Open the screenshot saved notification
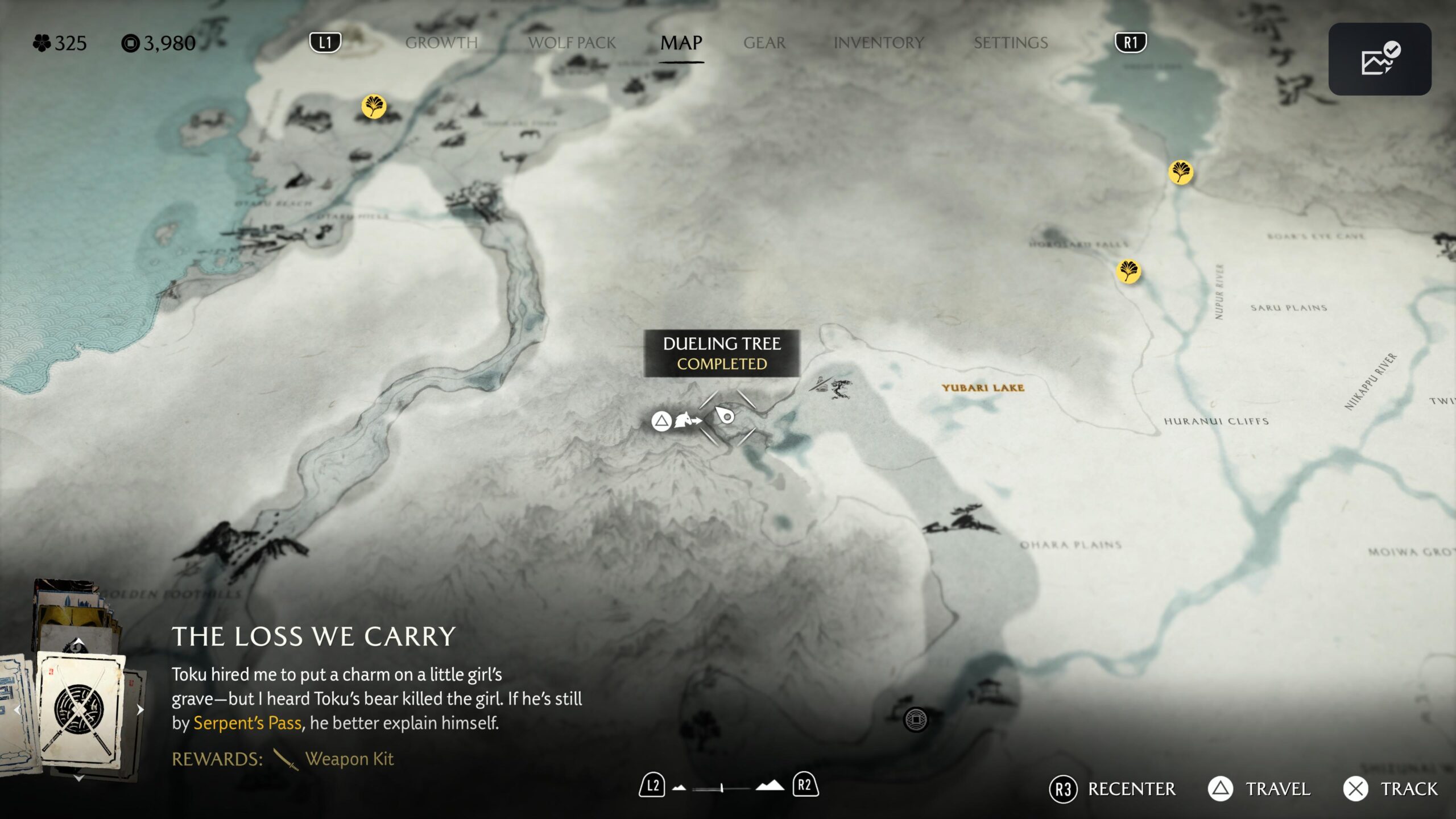Viewport: 1456px width, 819px height. tap(1379, 59)
